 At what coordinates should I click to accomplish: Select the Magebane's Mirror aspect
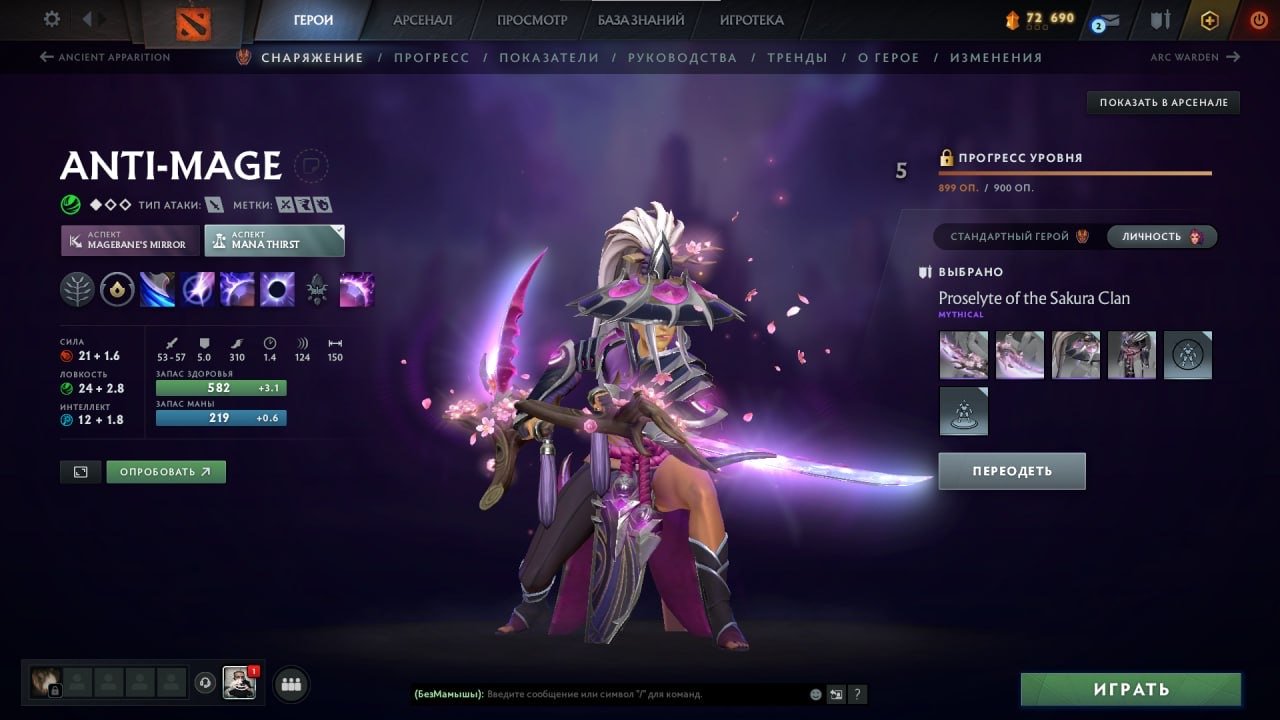(130, 240)
